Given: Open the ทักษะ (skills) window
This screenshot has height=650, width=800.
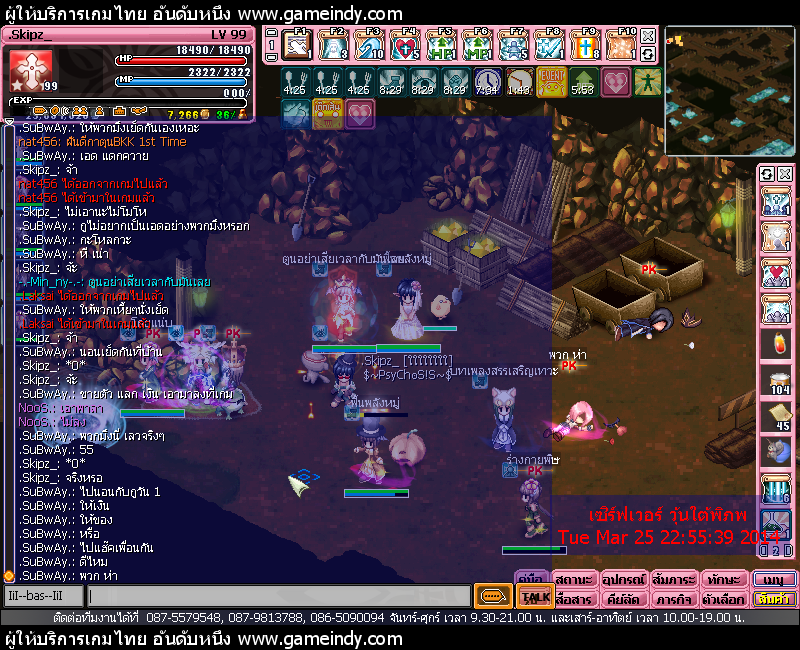Looking at the screenshot, I should (x=723, y=579).
